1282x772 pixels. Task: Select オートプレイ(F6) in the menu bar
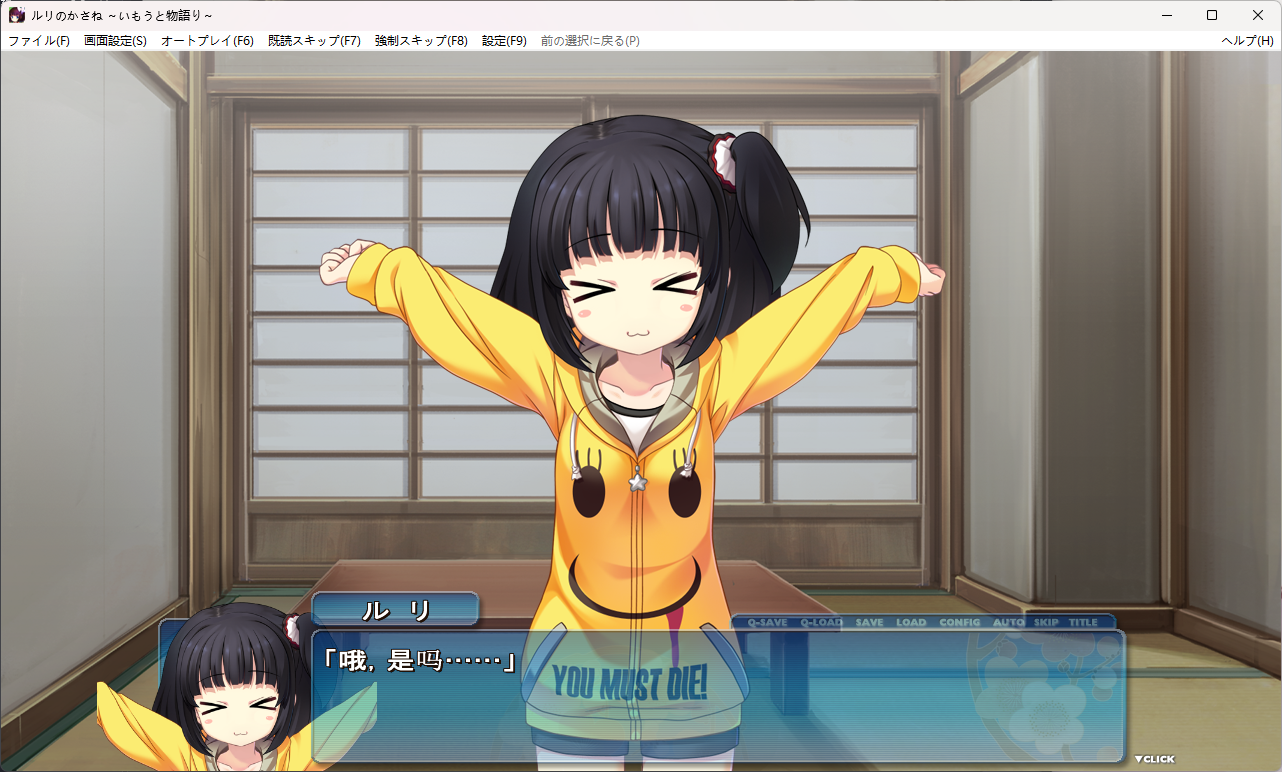pos(207,41)
